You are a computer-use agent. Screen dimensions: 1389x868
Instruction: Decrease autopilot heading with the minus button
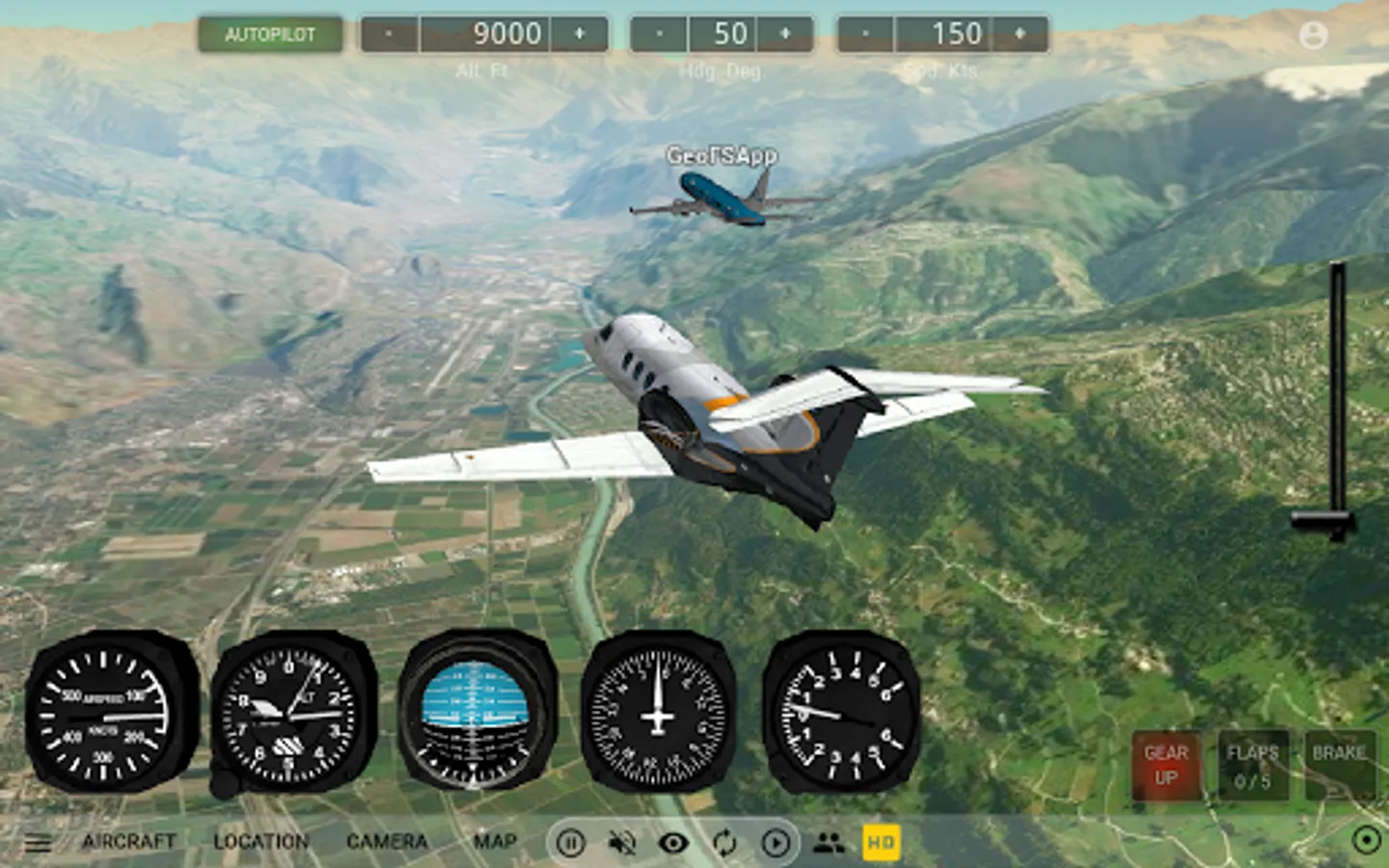click(x=660, y=35)
